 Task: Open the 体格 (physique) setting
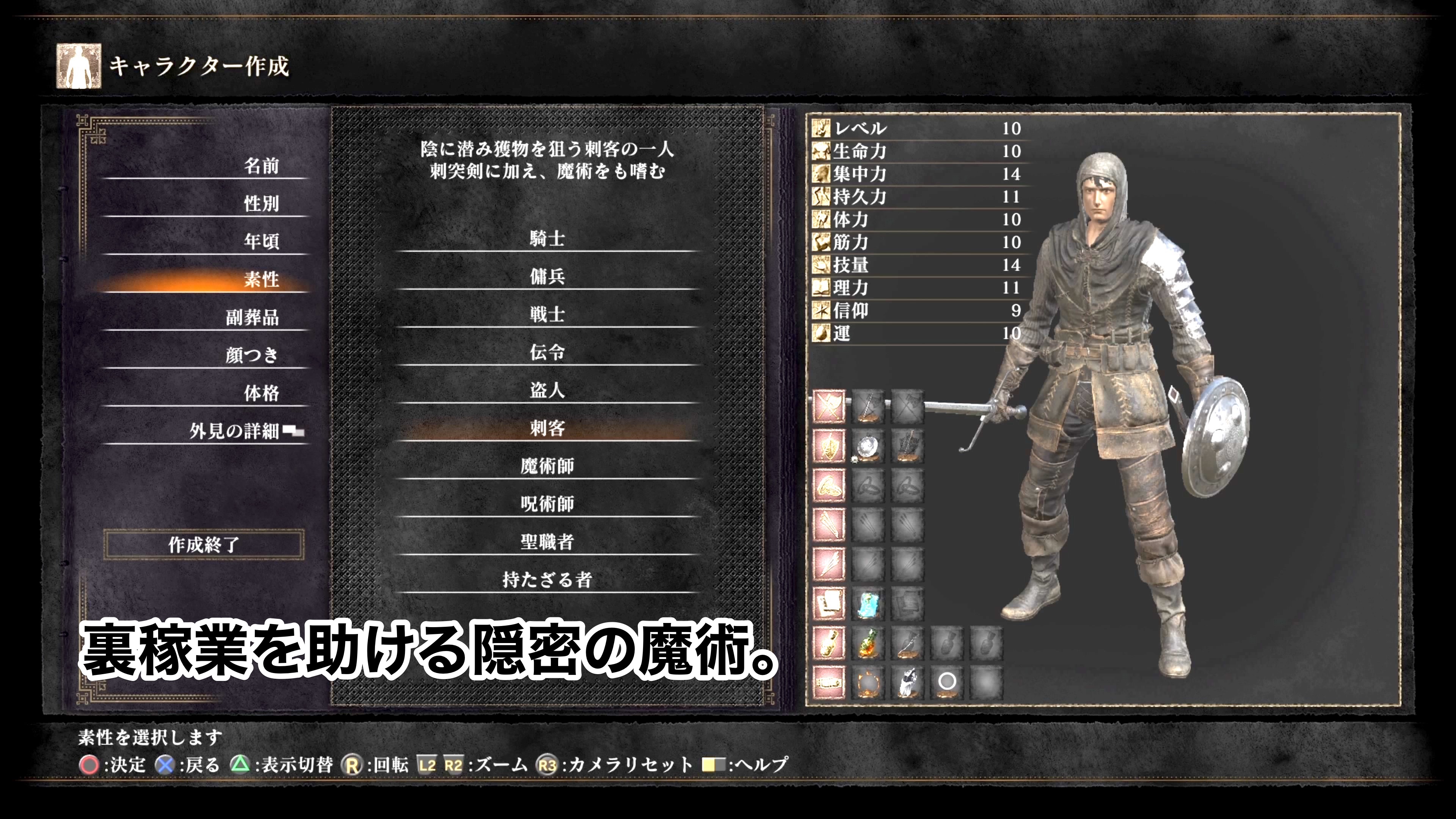pos(261,393)
